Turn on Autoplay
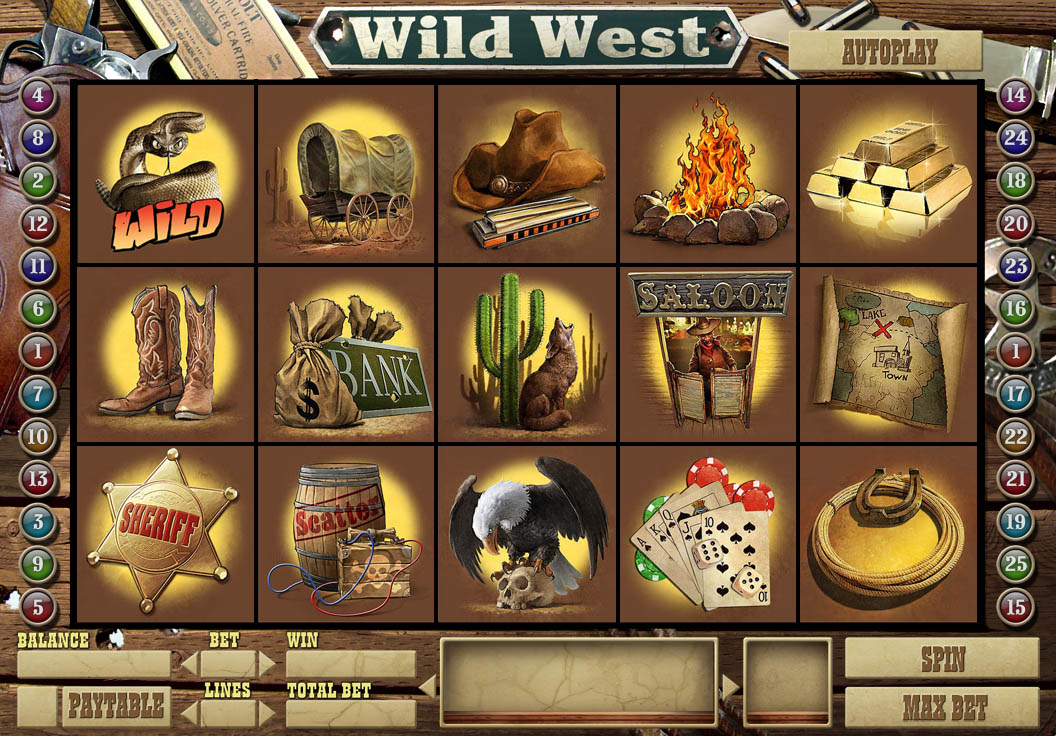 point(885,52)
